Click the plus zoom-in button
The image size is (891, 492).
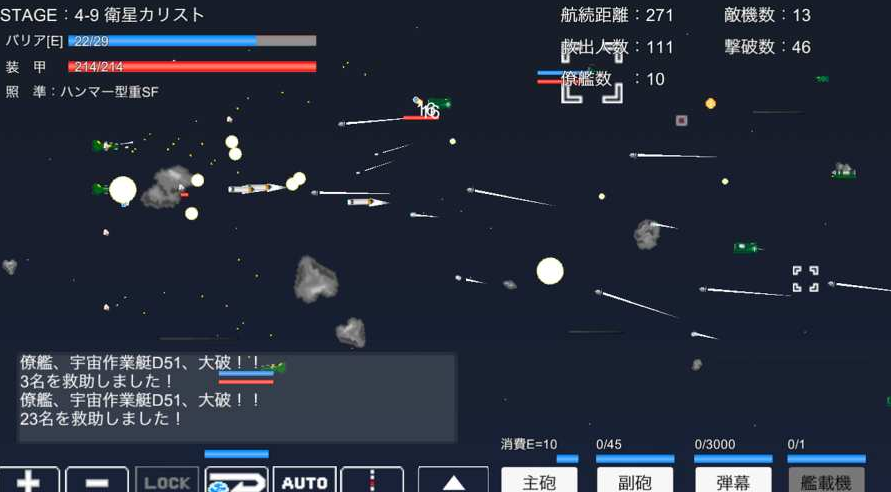(29, 480)
